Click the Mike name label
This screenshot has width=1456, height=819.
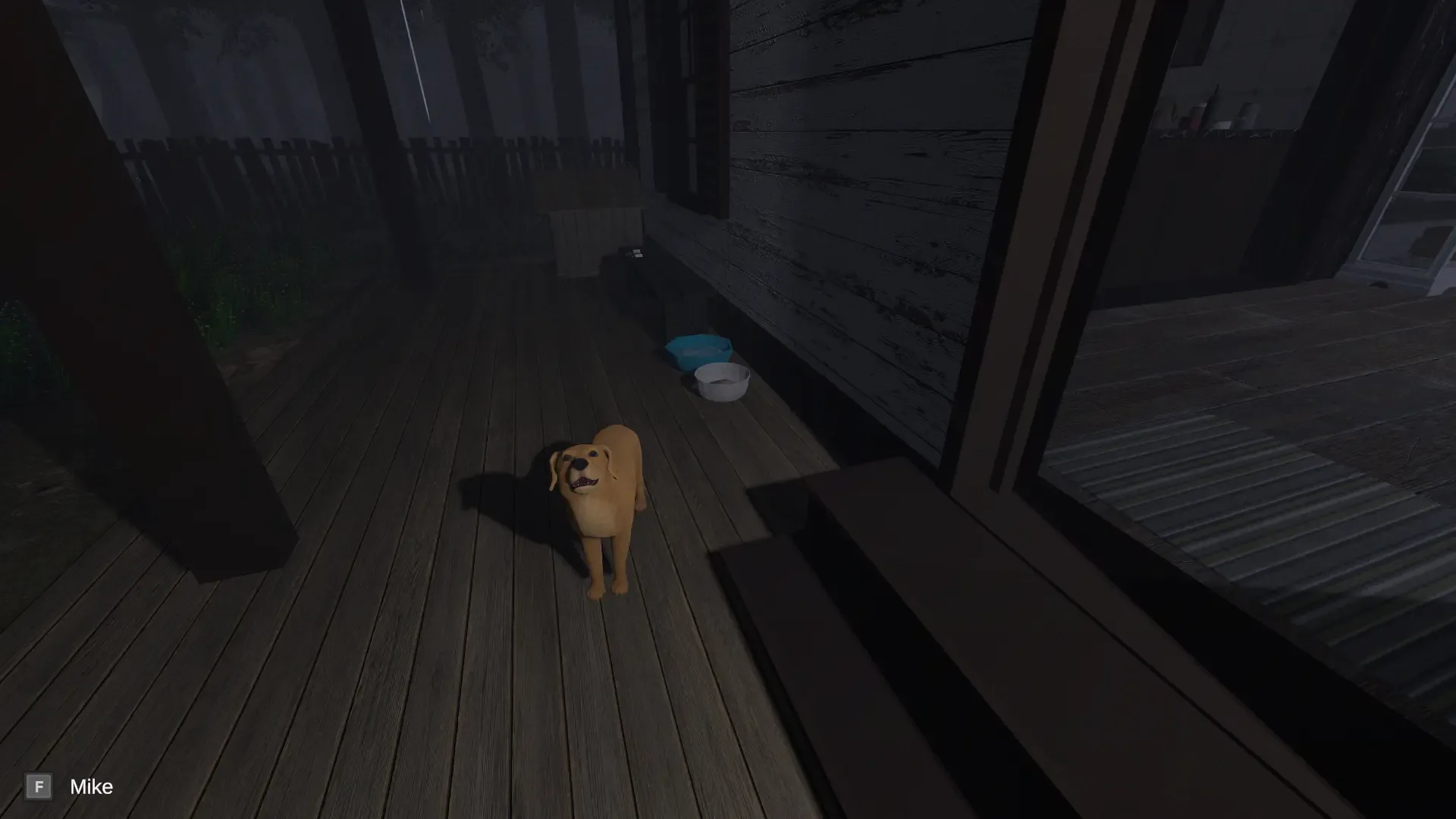91,786
